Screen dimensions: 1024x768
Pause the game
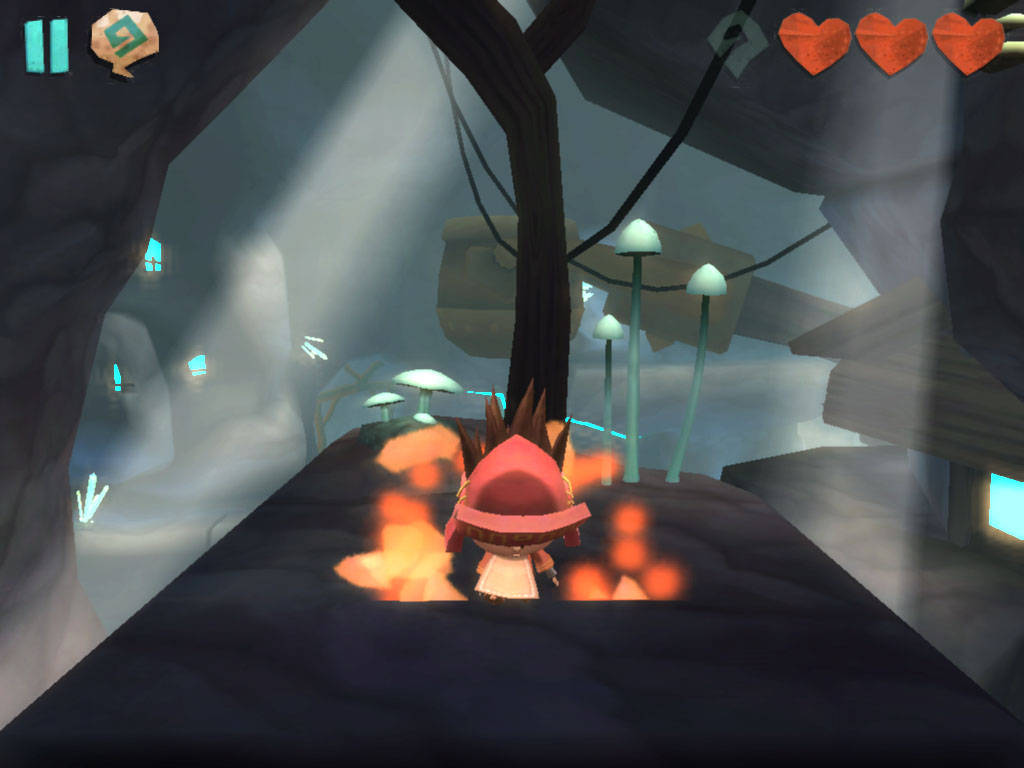[46, 45]
